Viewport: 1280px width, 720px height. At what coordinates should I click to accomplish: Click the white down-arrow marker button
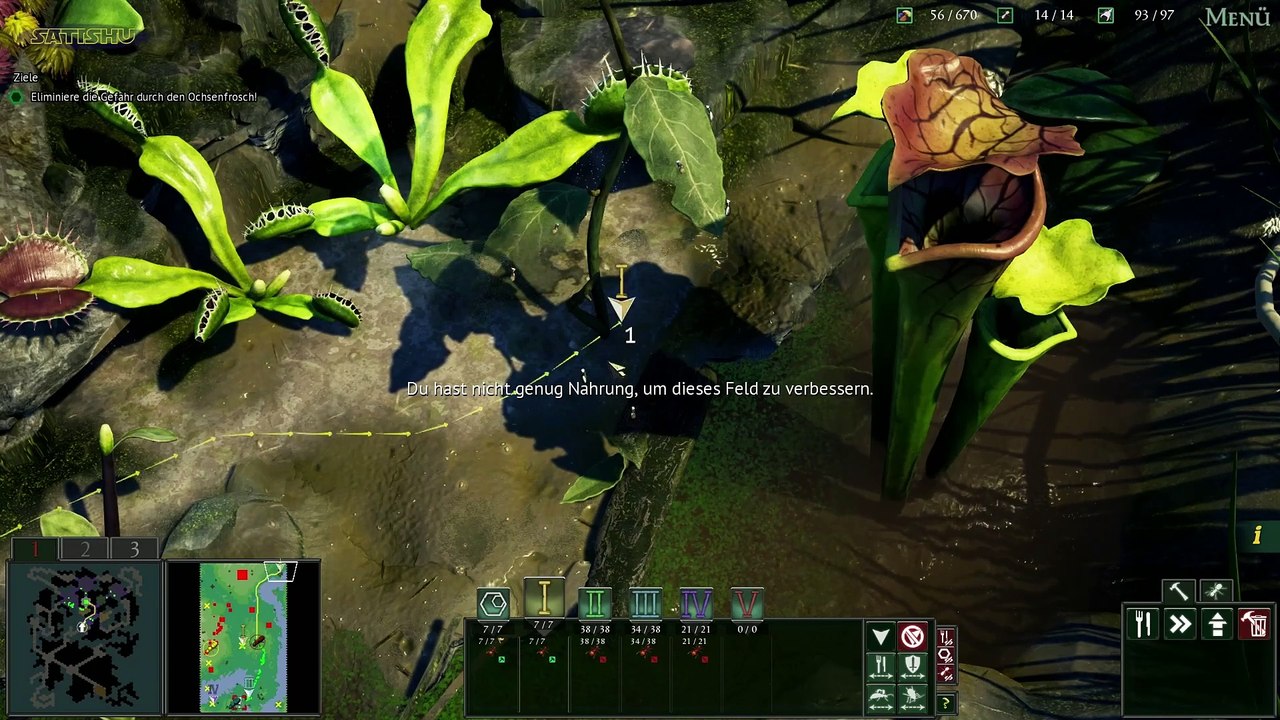point(880,637)
